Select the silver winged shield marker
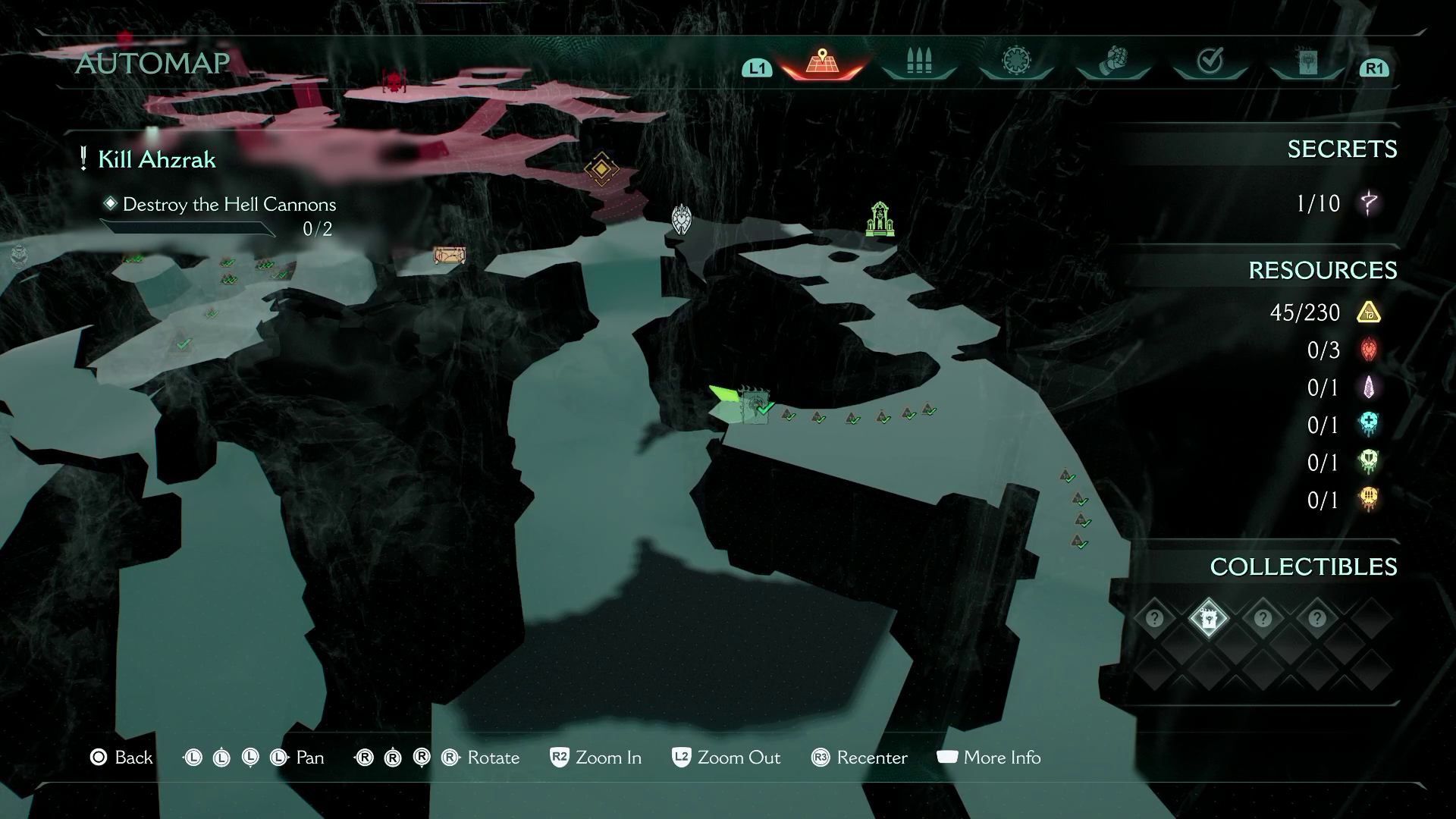The height and width of the screenshot is (819, 1456). [x=682, y=219]
